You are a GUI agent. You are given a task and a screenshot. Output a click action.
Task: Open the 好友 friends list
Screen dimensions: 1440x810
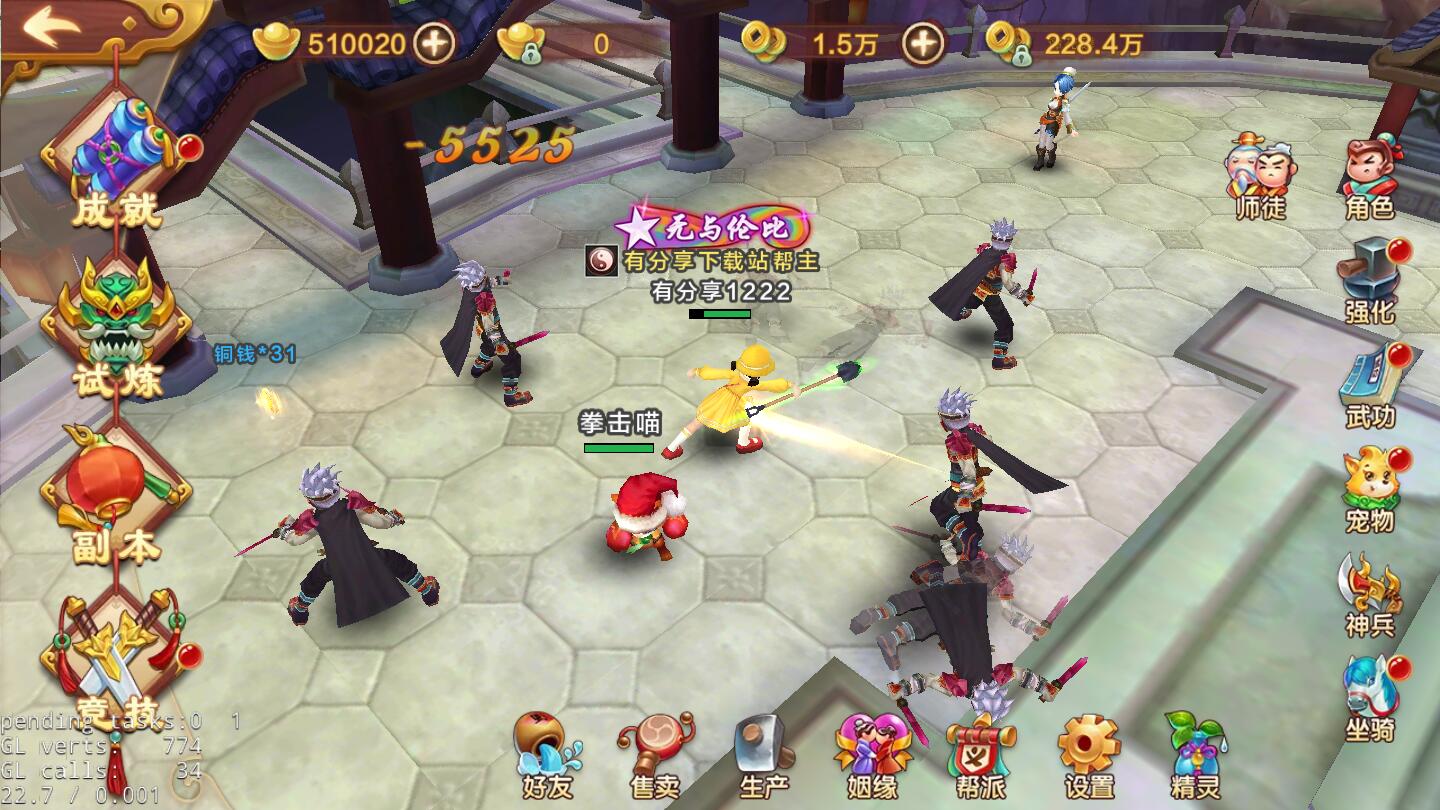(547, 756)
